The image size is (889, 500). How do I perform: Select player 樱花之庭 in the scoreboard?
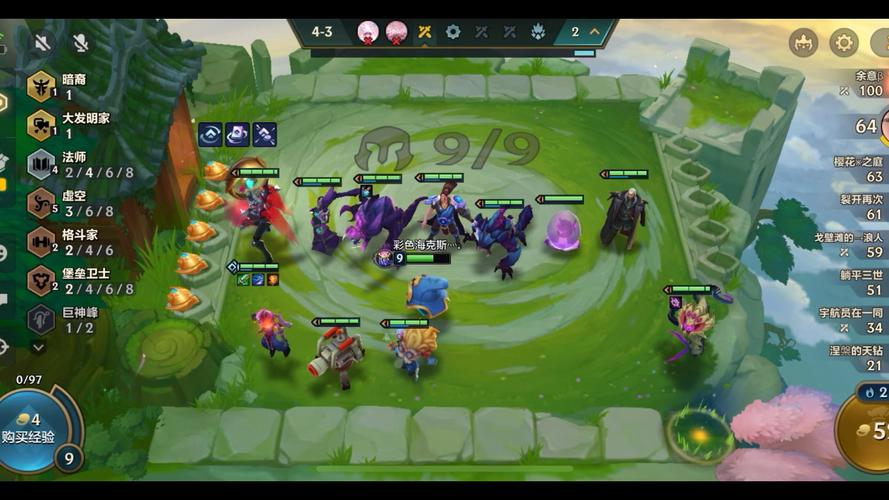[x=858, y=168]
